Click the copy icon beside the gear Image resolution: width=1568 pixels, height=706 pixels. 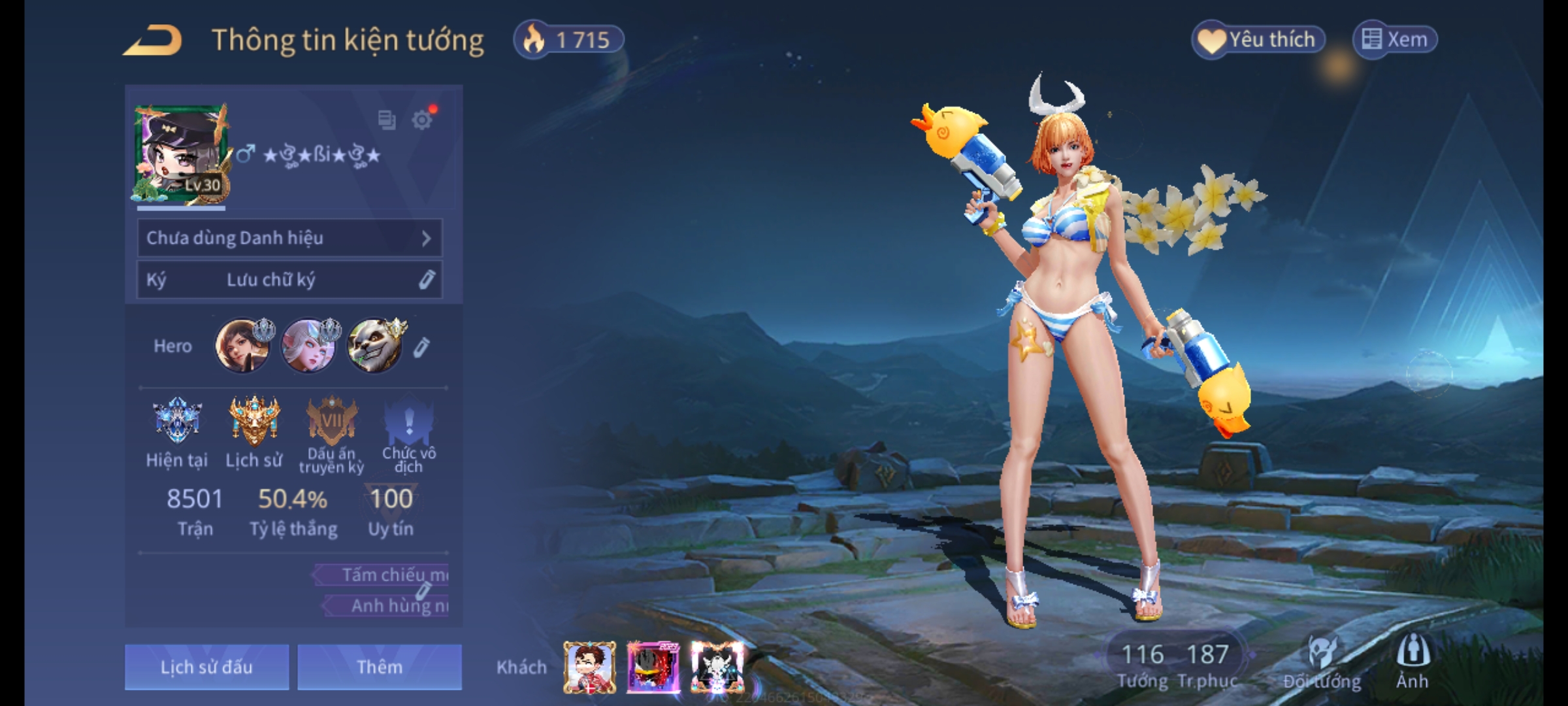387,120
